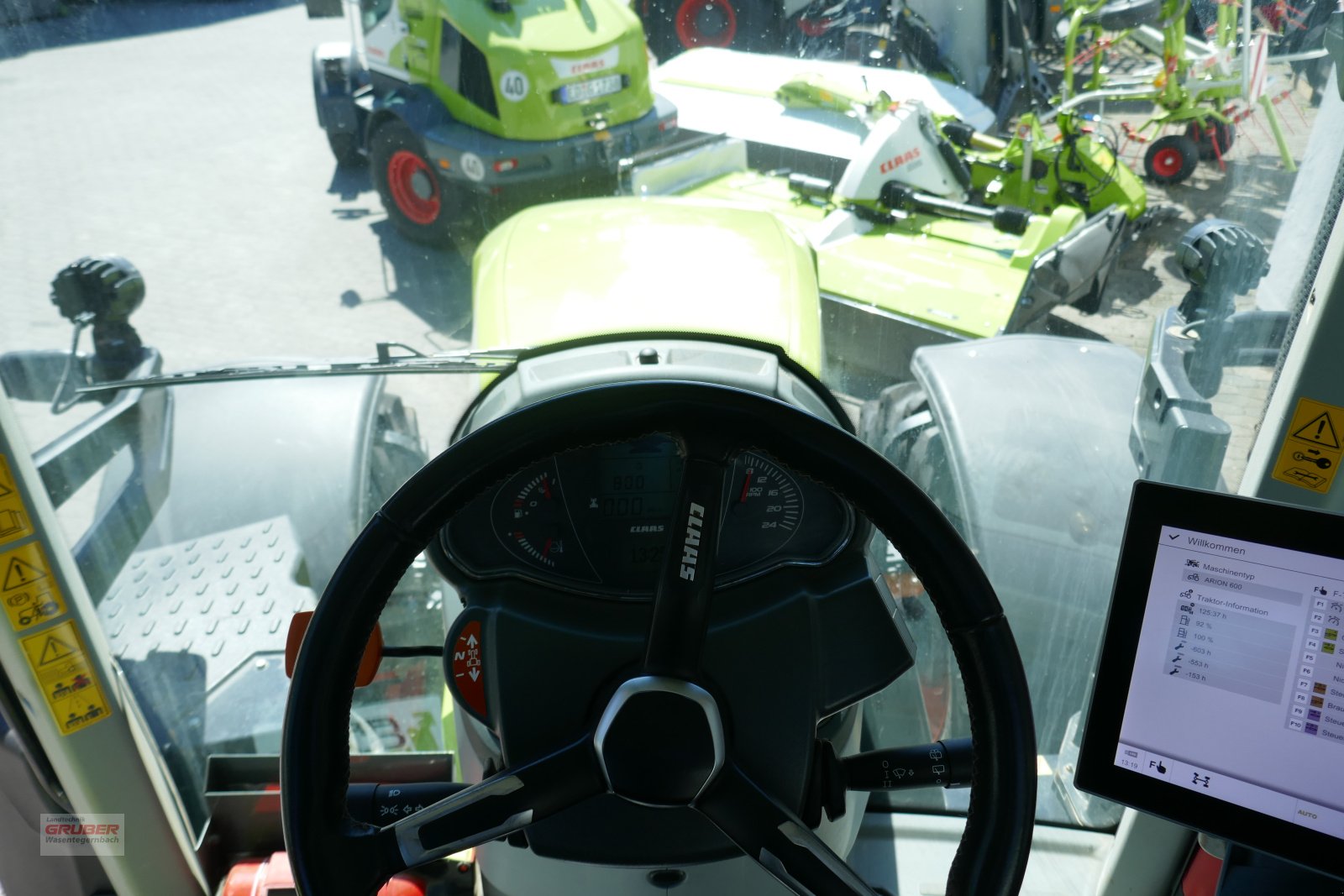
Task: Tap the fuel level icon showing 92 %
Action: [x=1184, y=621]
